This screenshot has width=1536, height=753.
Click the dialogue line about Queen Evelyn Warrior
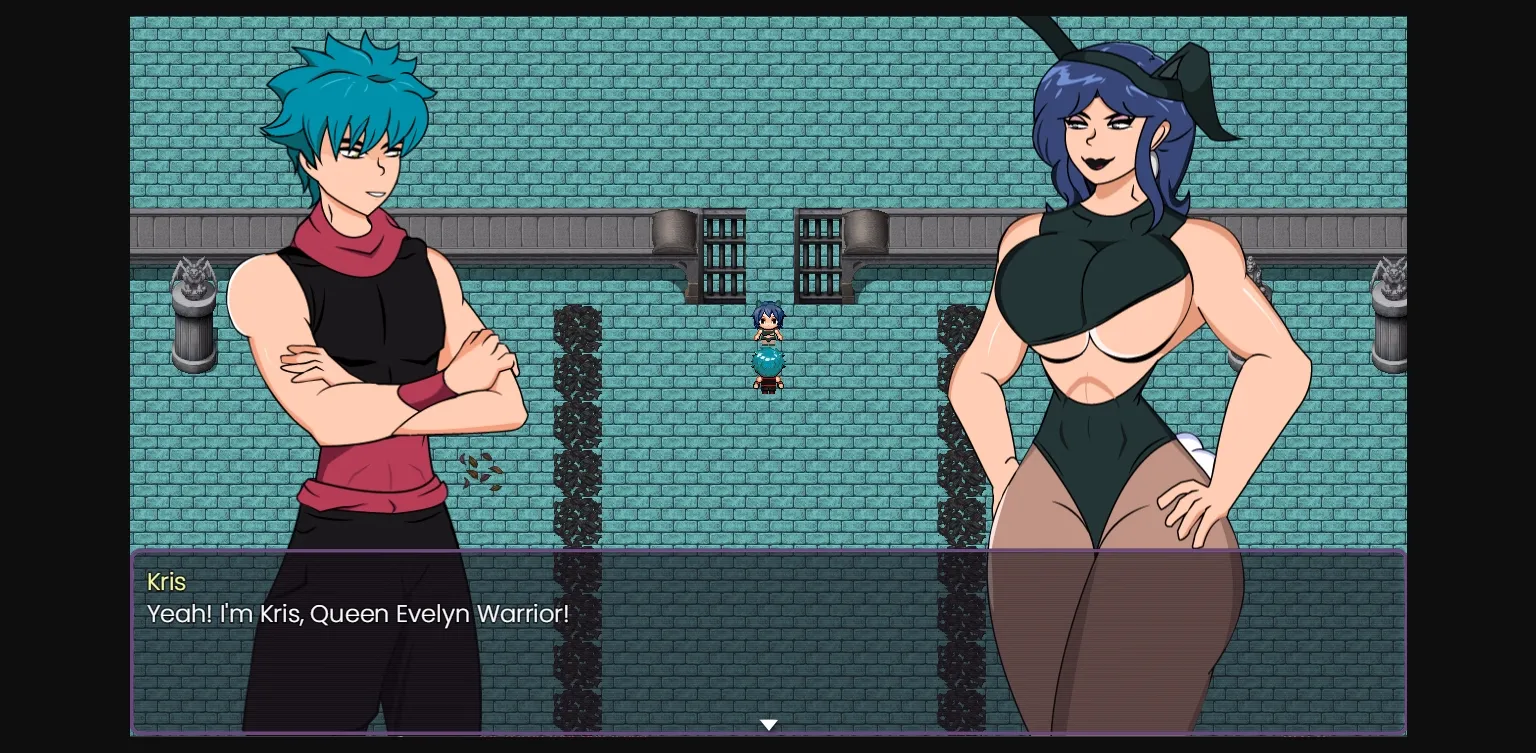coord(357,614)
